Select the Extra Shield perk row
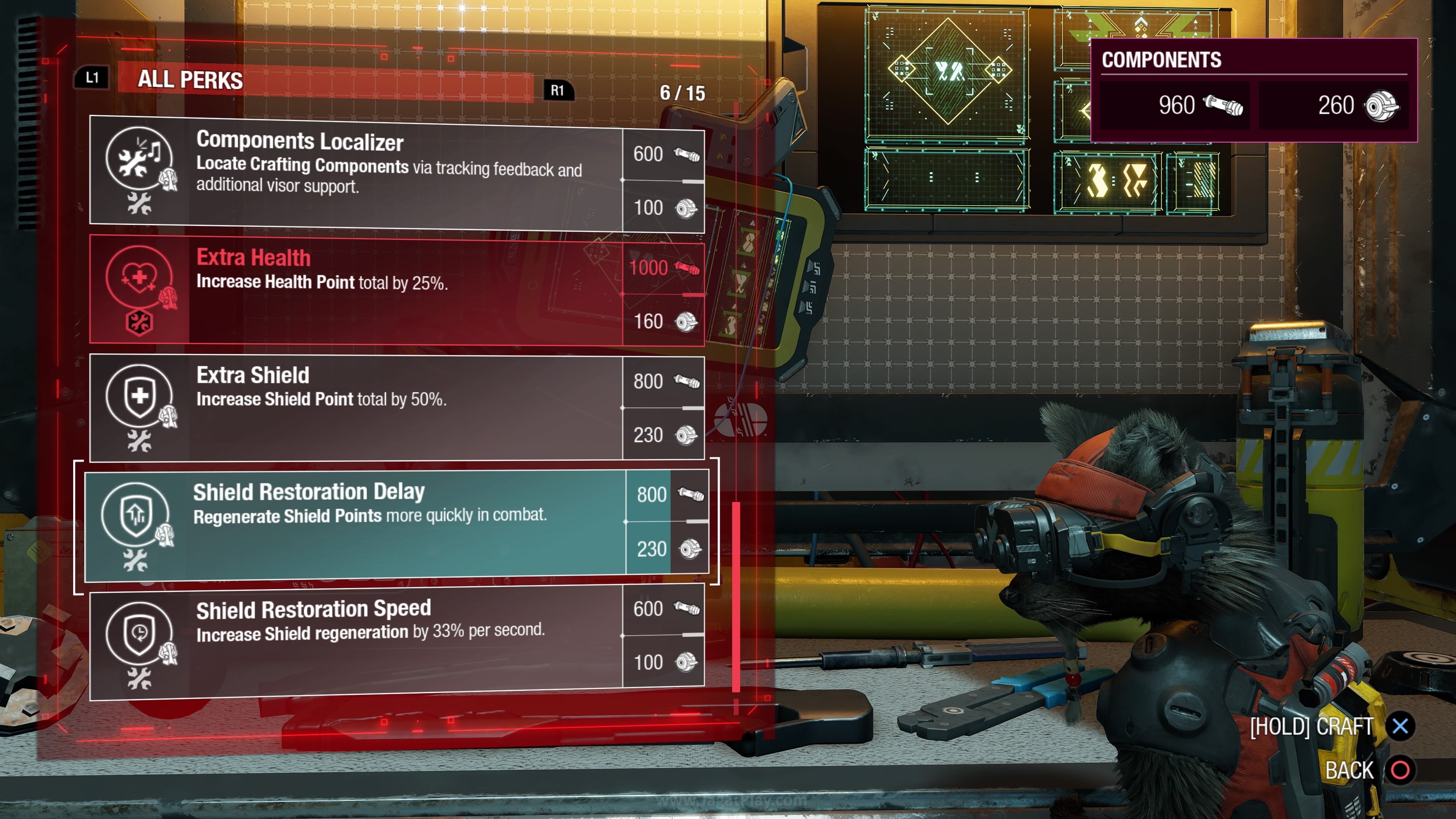The width and height of the screenshot is (1456, 819). coord(395,407)
